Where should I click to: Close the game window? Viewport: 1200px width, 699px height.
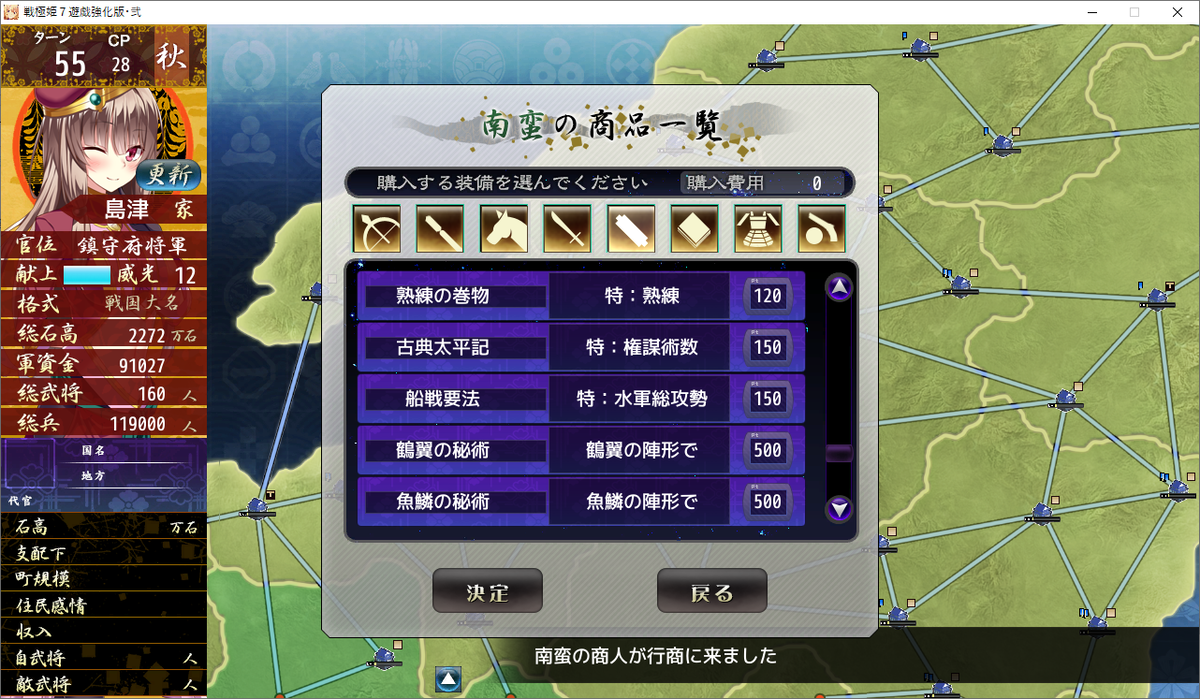click(x=1176, y=12)
